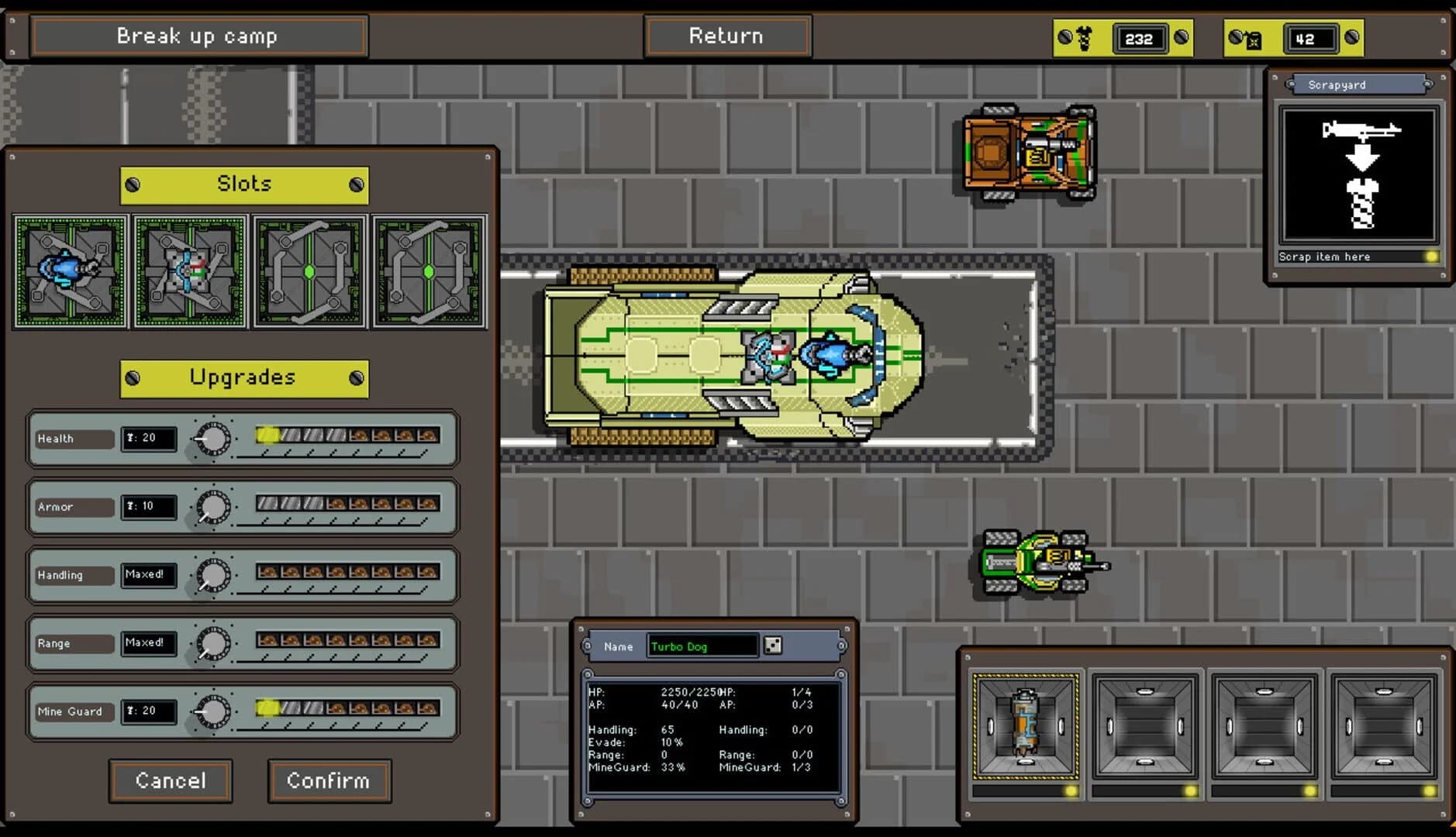This screenshot has height=837, width=1456.
Task: Click the Slots panel header
Action: click(243, 184)
